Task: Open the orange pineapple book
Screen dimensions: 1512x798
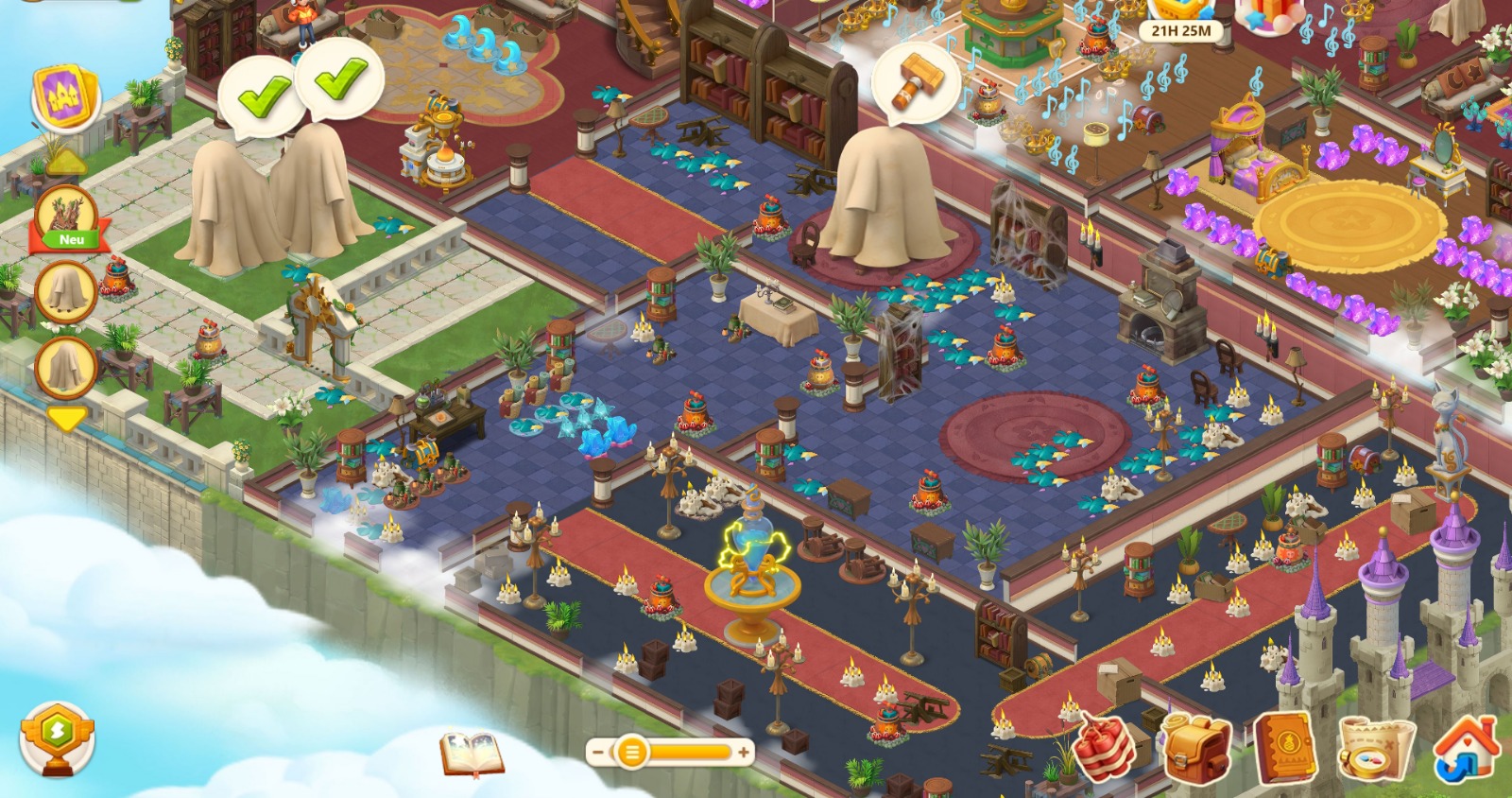Action: (1283, 749)
